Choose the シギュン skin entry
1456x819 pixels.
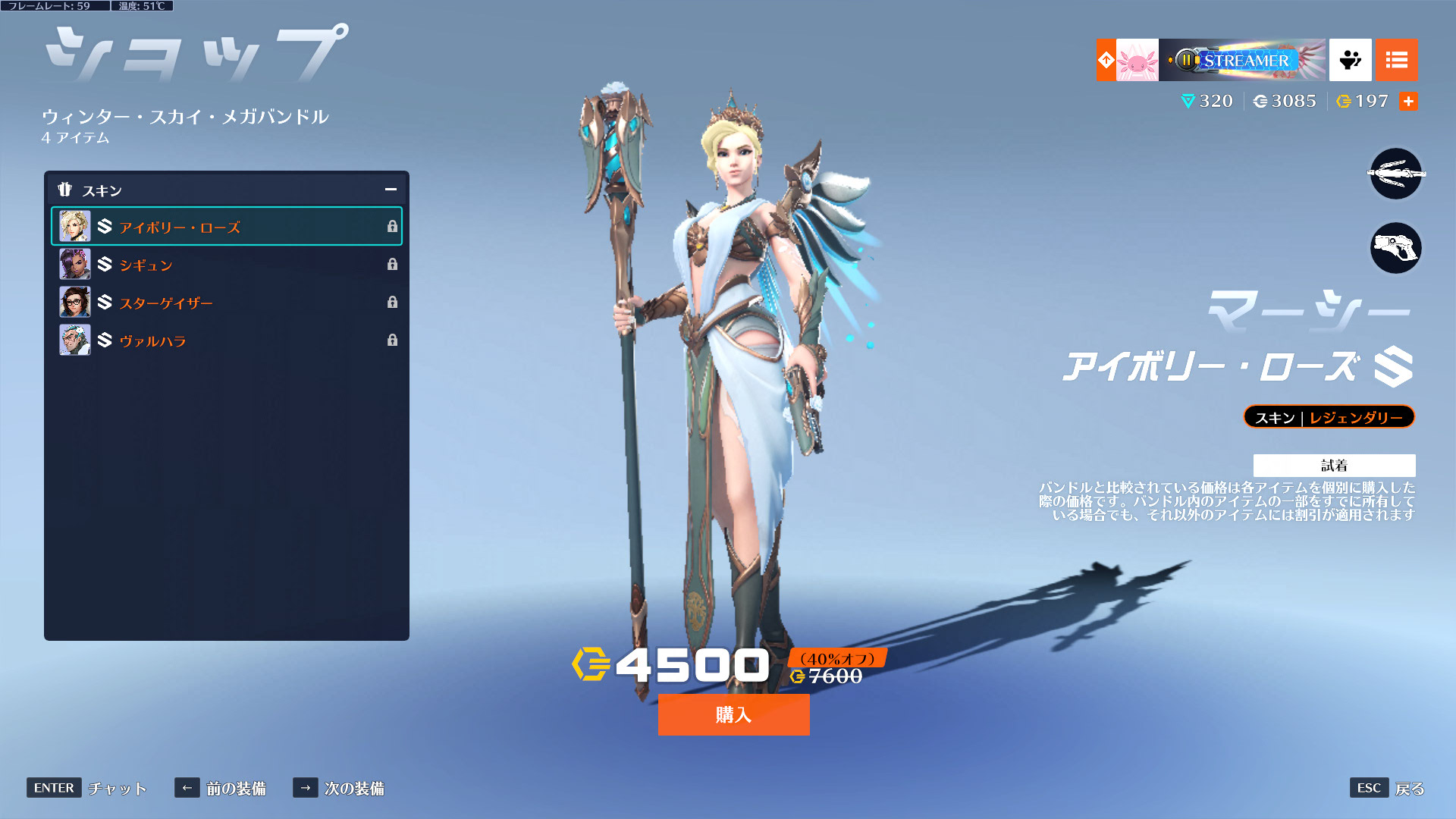pyautogui.click(x=226, y=265)
